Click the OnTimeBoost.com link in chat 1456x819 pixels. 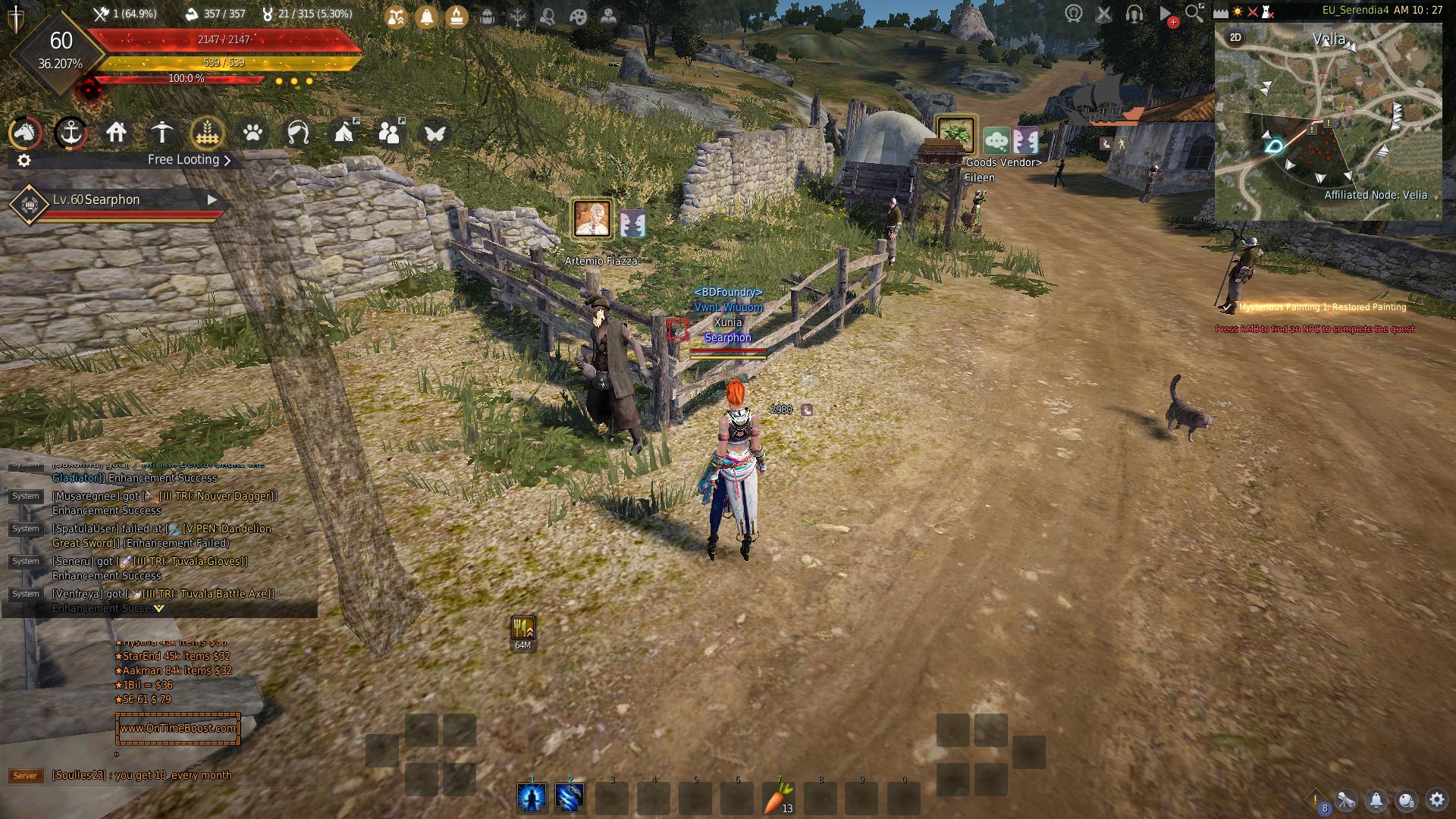(x=178, y=728)
